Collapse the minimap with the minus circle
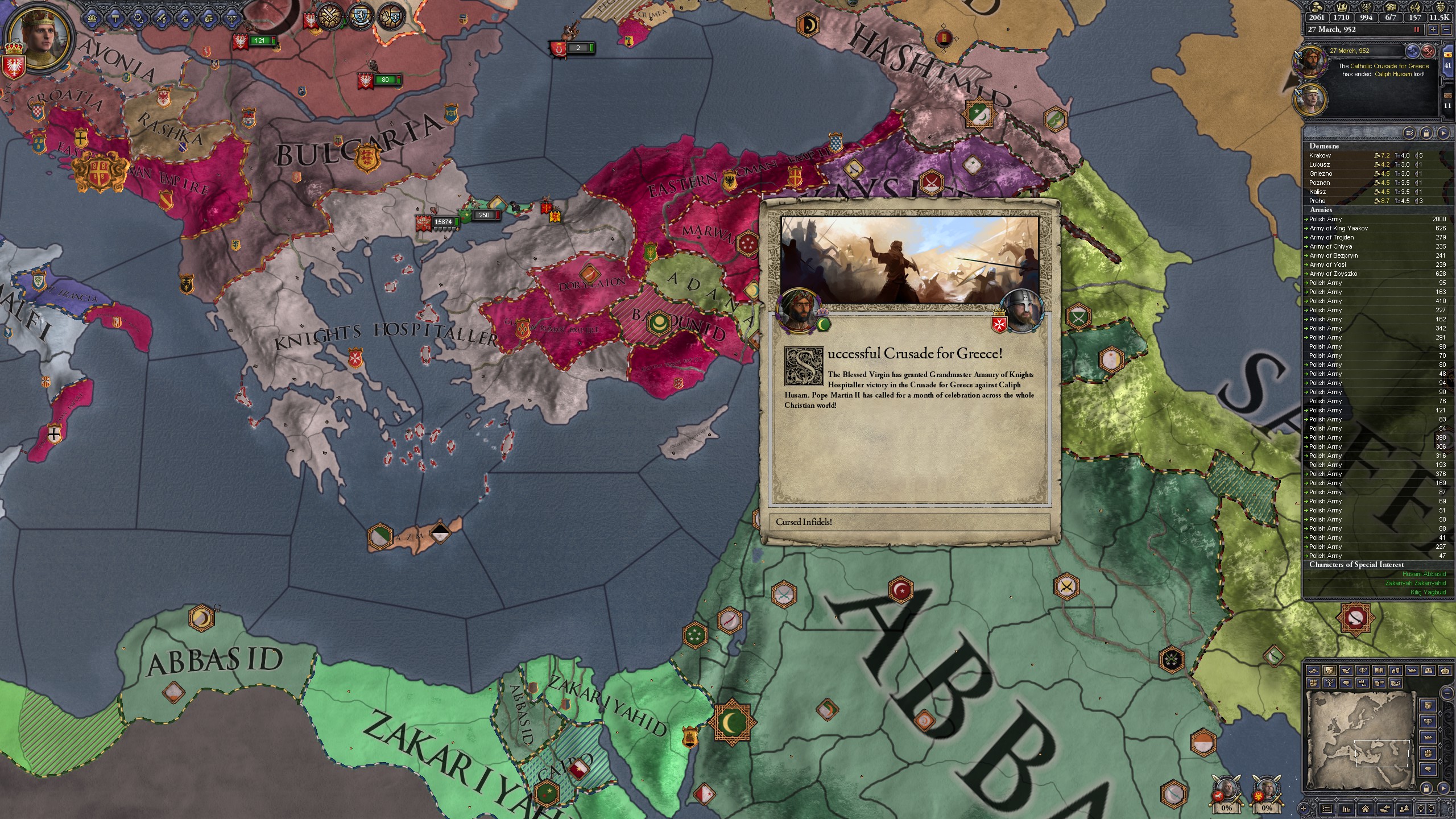Viewport: 1456px width, 819px height. (x=1447, y=693)
